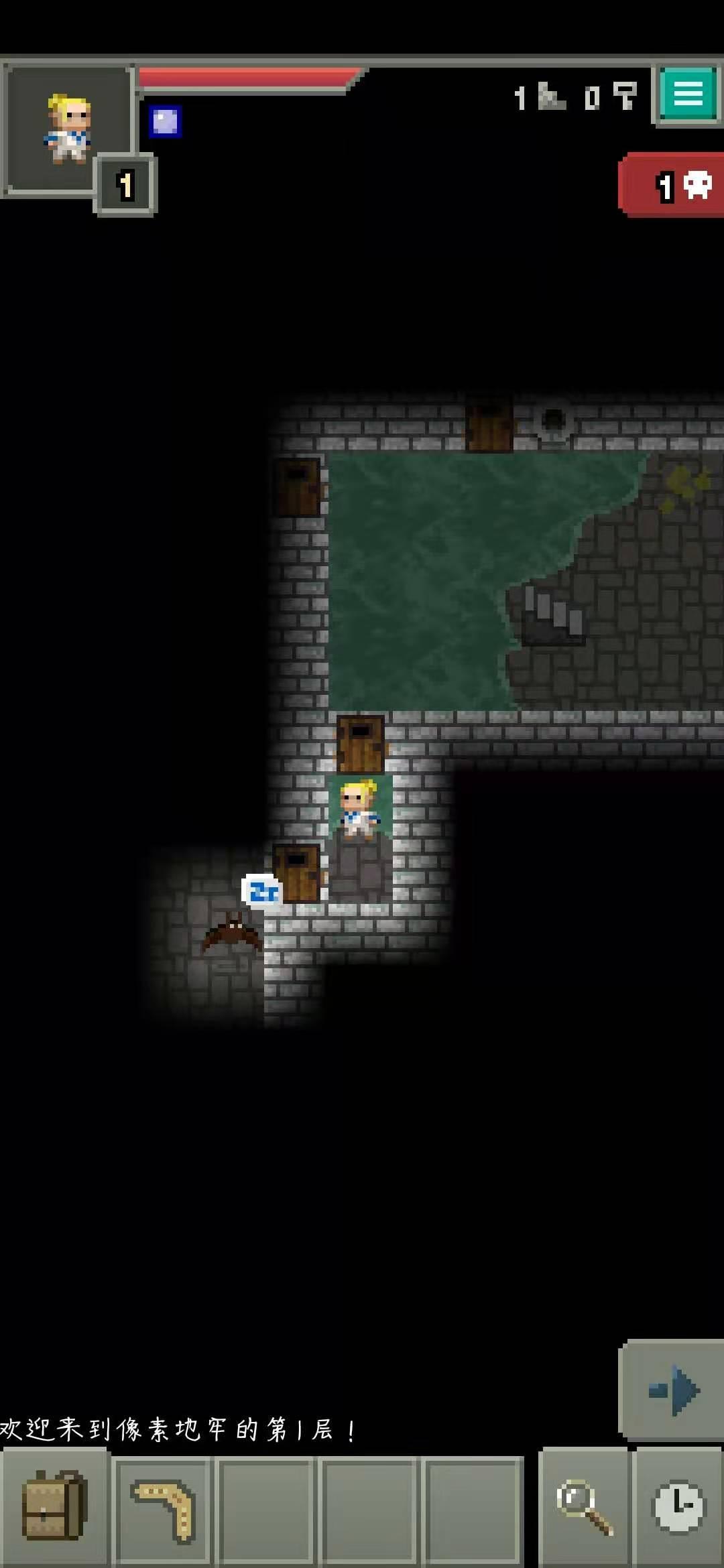Tap the blue arrow resume button

click(672, 1391)
